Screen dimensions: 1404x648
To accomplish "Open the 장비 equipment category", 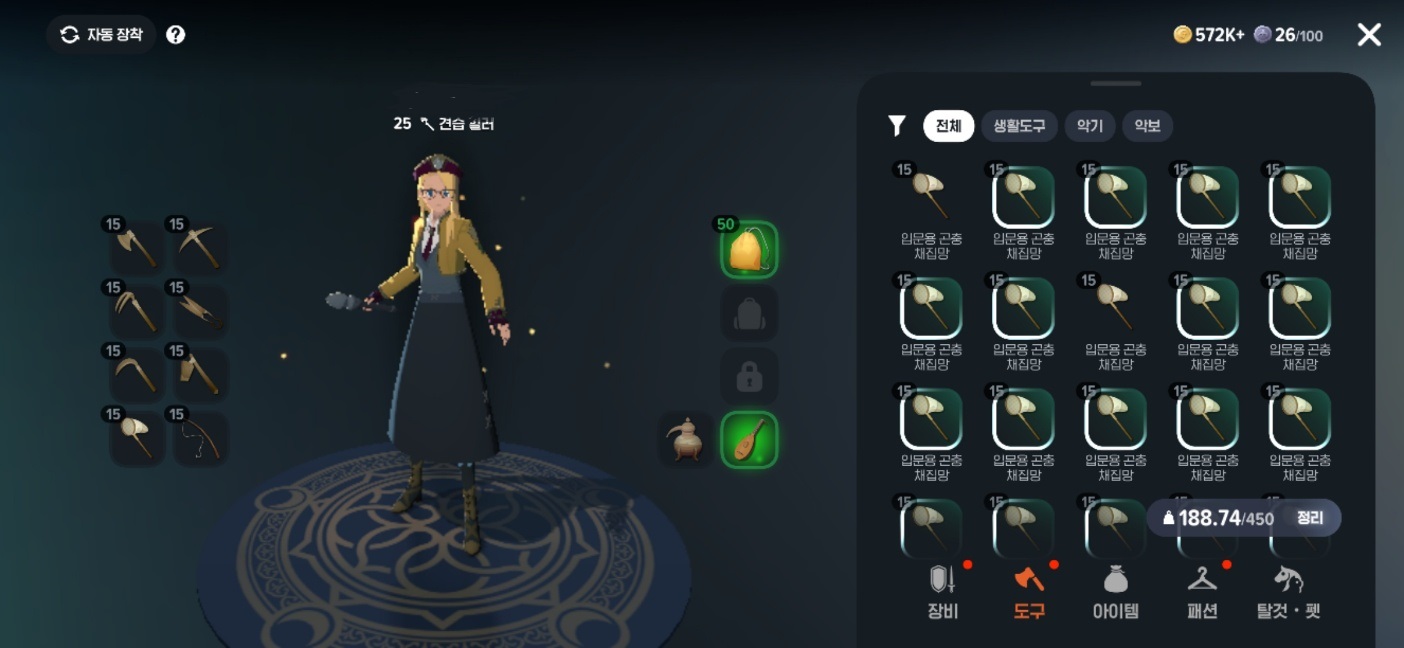I will [943, 592].
